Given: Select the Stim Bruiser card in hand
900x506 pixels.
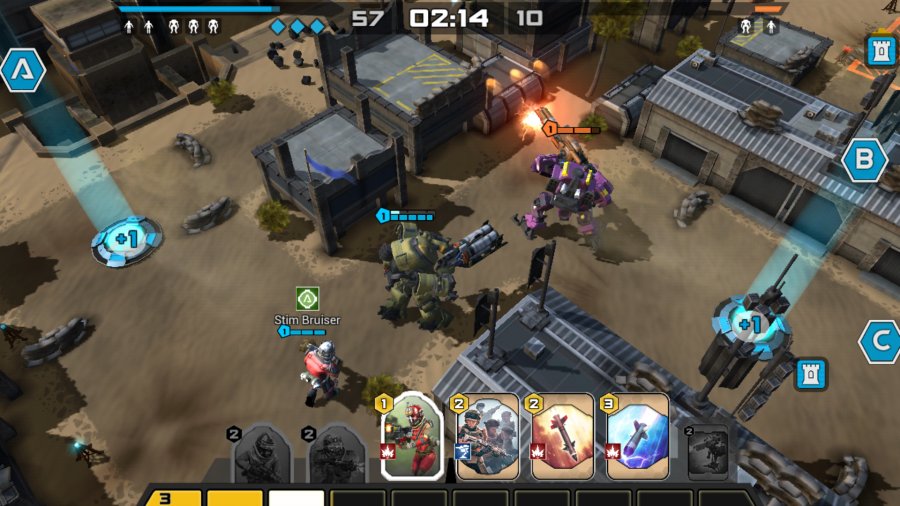Looking at the screenshot, I should click(412, 436).
